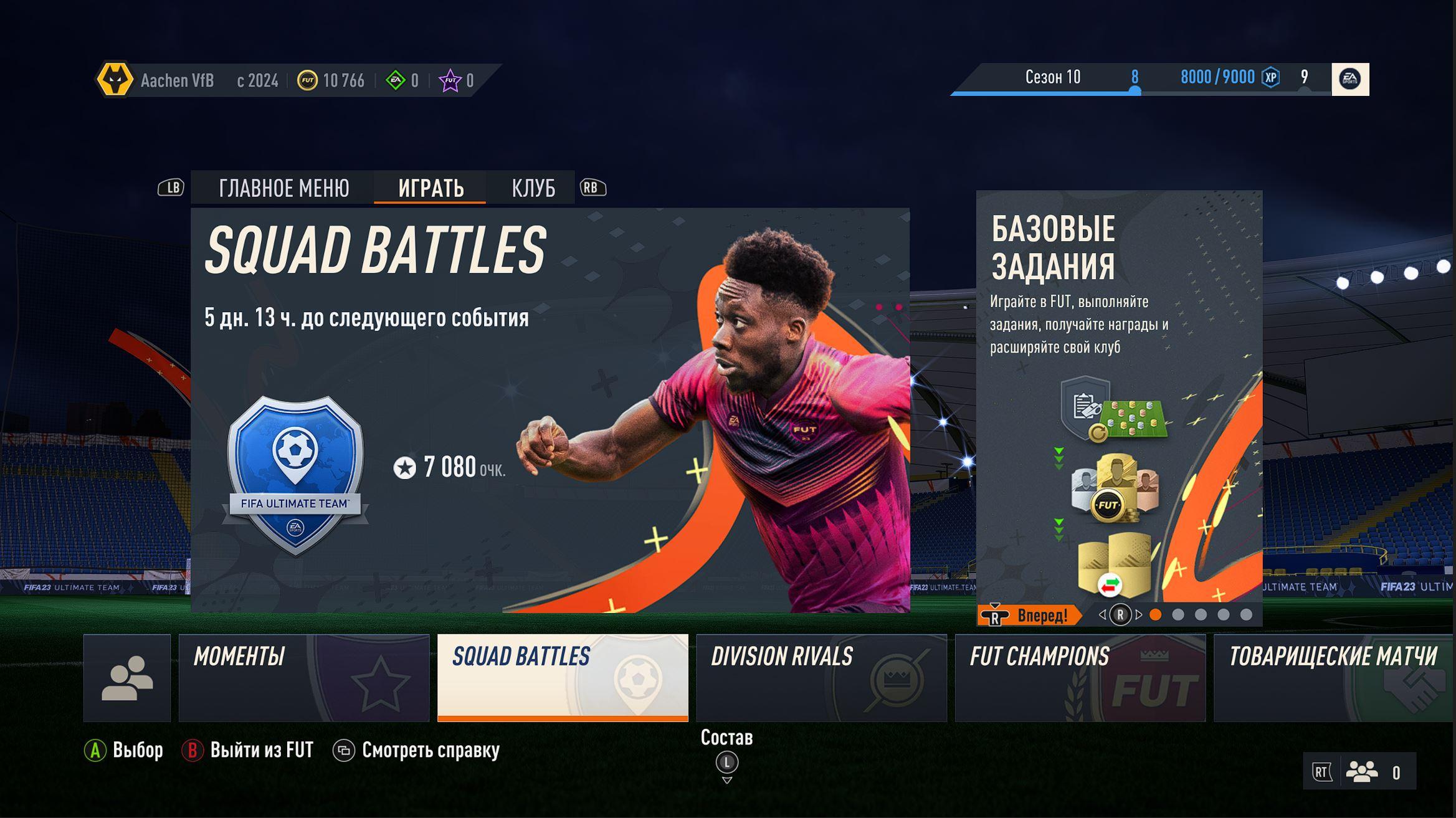Choose the Моменты game mode tile
This screenshot has width=1456, height=818.
[304, 678]
